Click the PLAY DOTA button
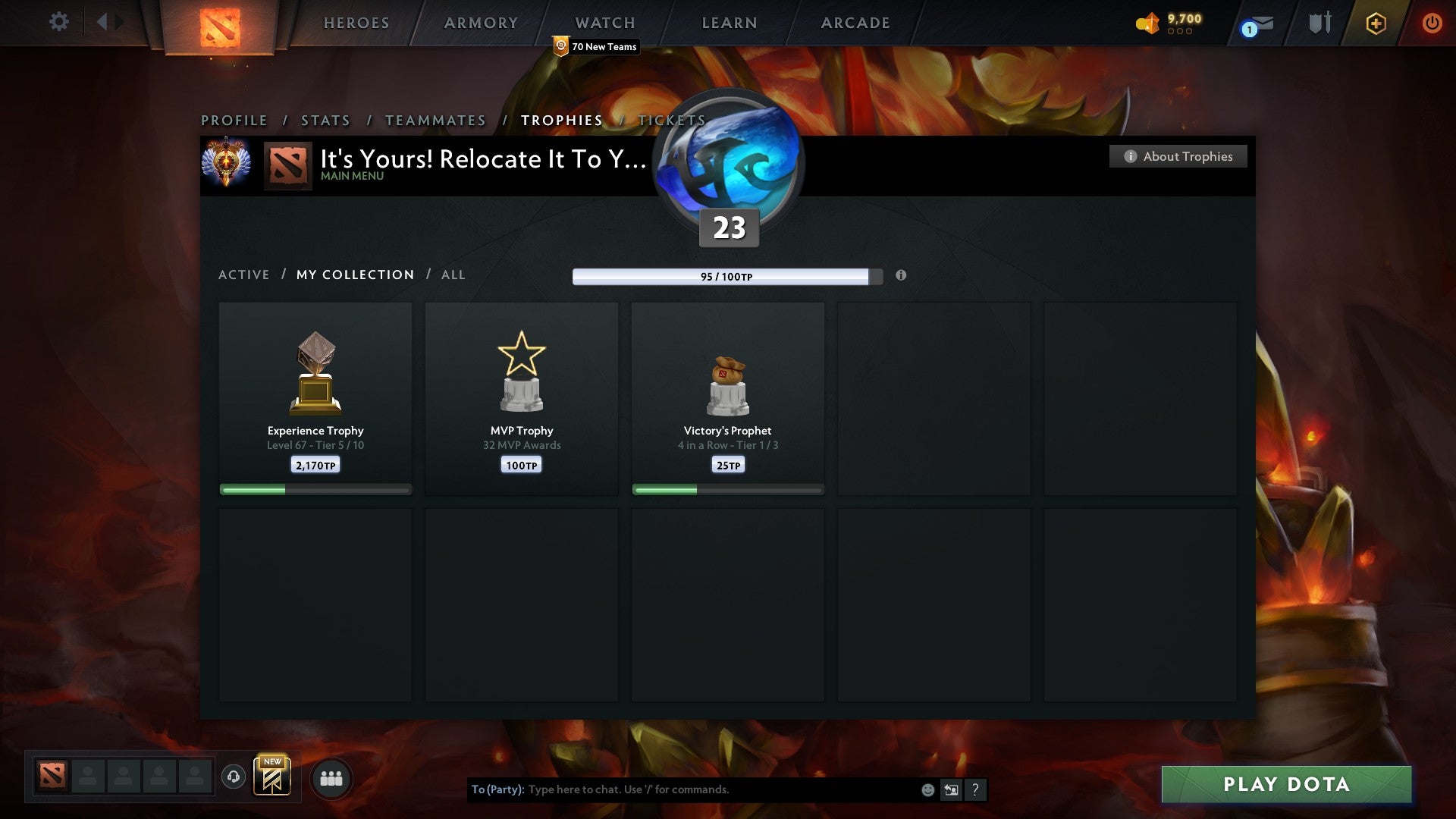This screenshot has height=819, width=1456. coord(1284,785)
